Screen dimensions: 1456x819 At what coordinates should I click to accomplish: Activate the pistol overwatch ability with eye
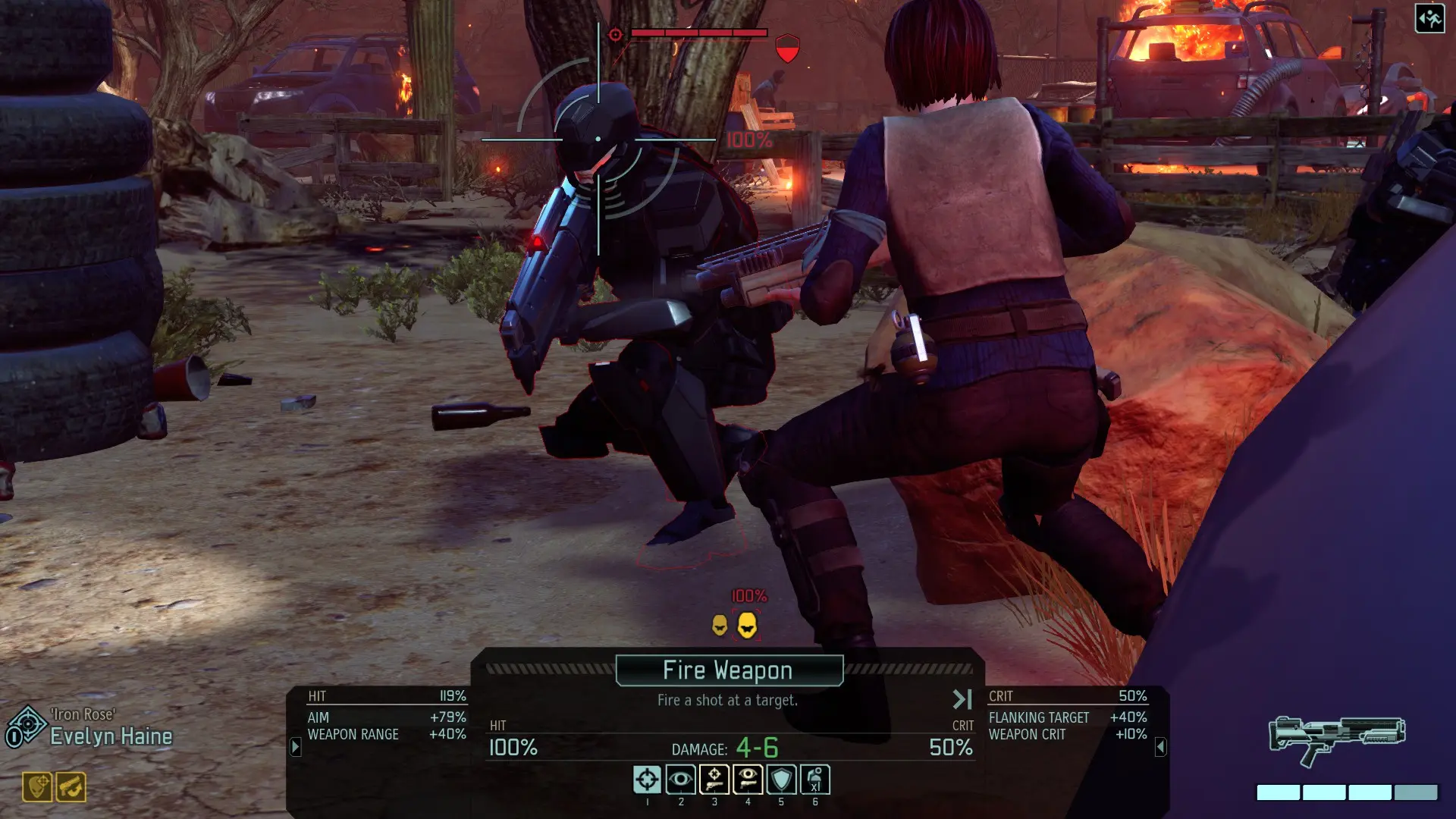coord(748,780)
